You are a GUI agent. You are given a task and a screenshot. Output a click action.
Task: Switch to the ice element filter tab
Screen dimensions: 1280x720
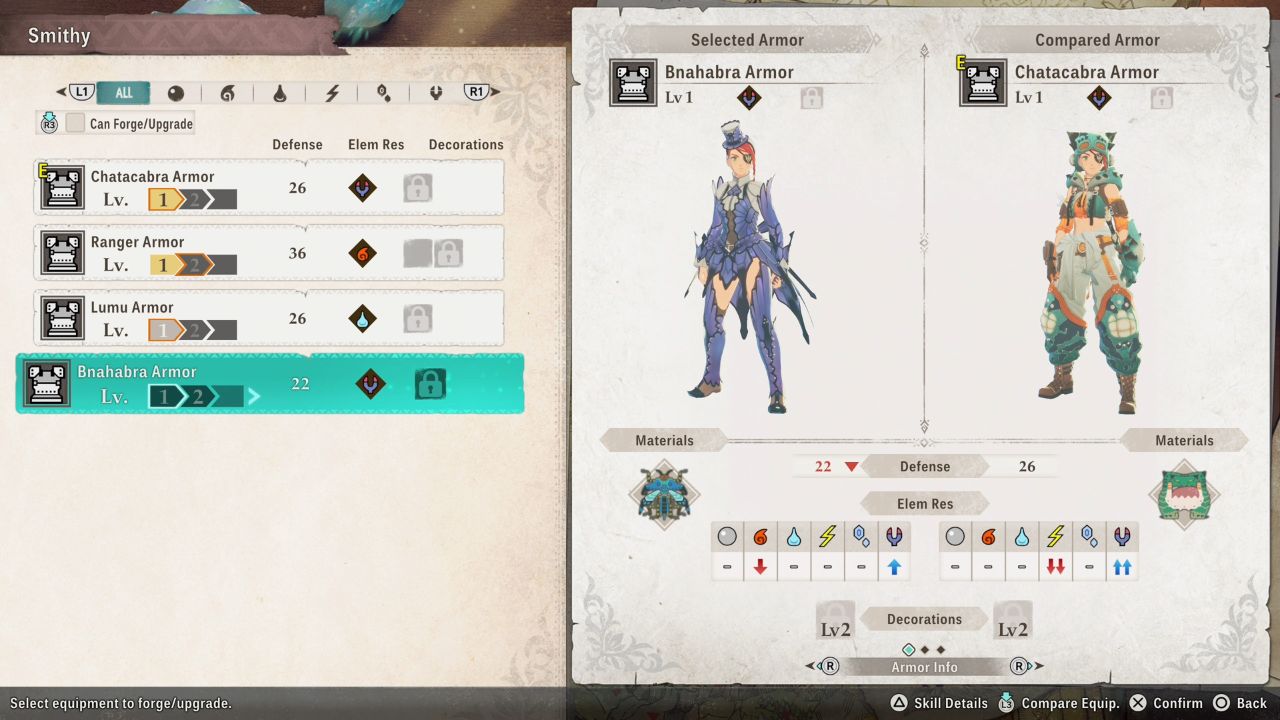[383, 93]
